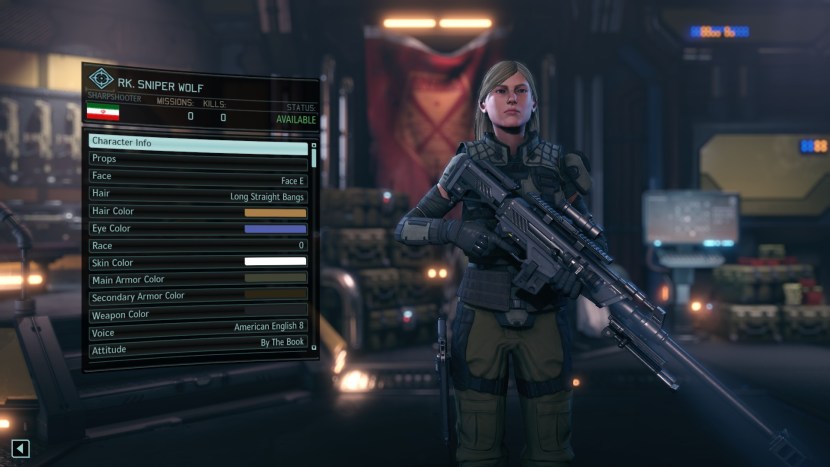Click the back arrow button
This screenshot has width=830, height=467.
click(20, 449)
